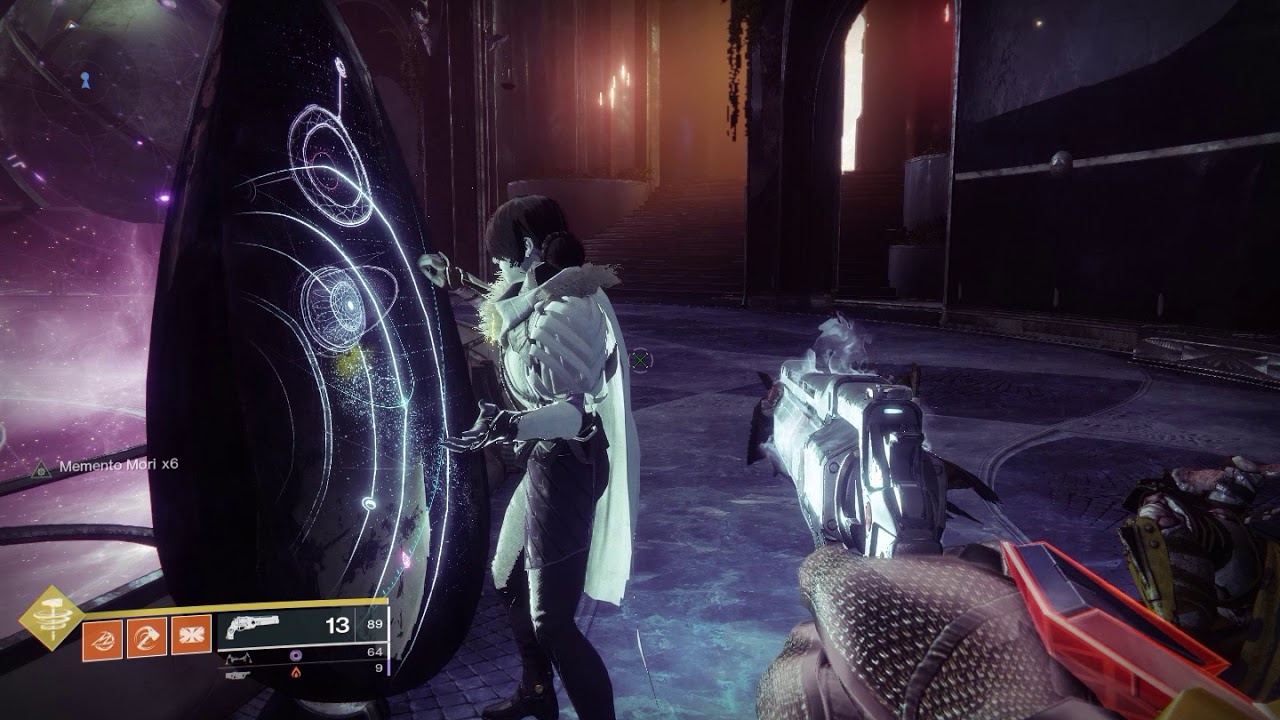Use the grenade ability icon
This screenshot has height=720, width=1280.
[x=102, y=637]
